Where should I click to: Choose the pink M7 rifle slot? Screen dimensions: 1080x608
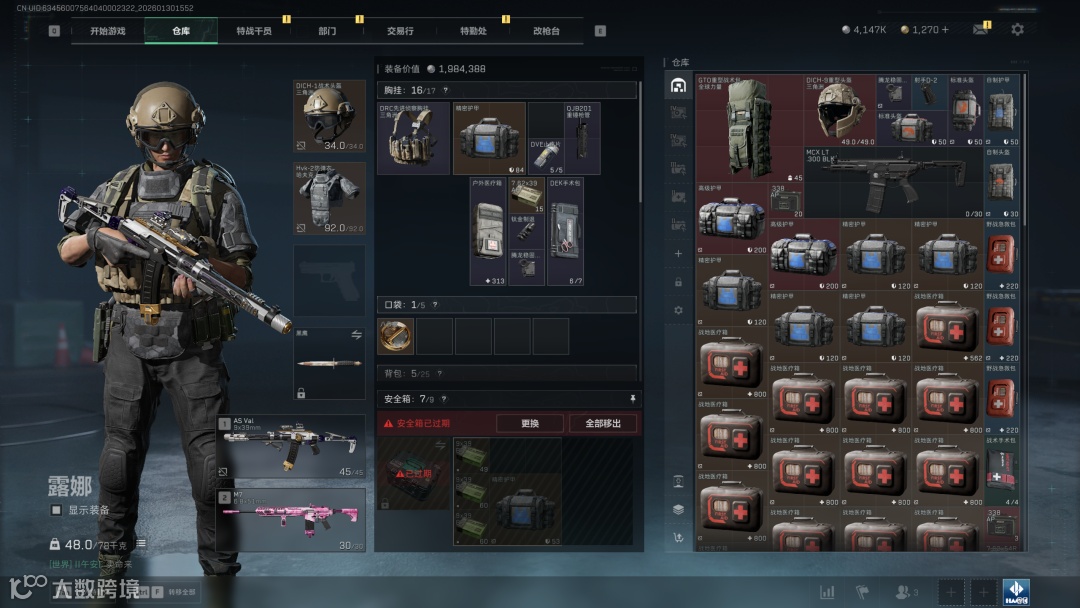pyautogui.click(x=291, y=519)
